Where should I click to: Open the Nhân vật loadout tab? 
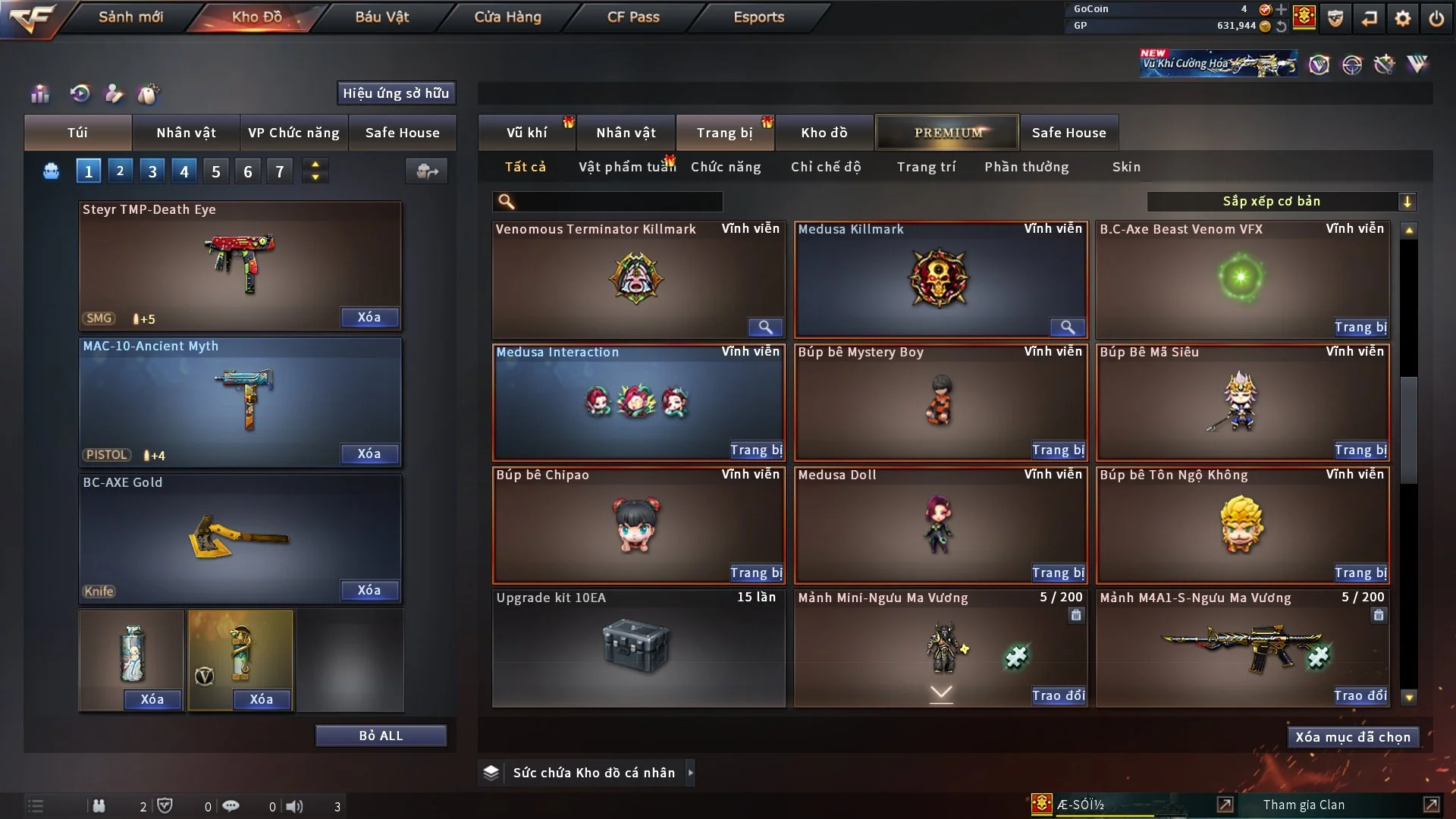click(186, 133)
